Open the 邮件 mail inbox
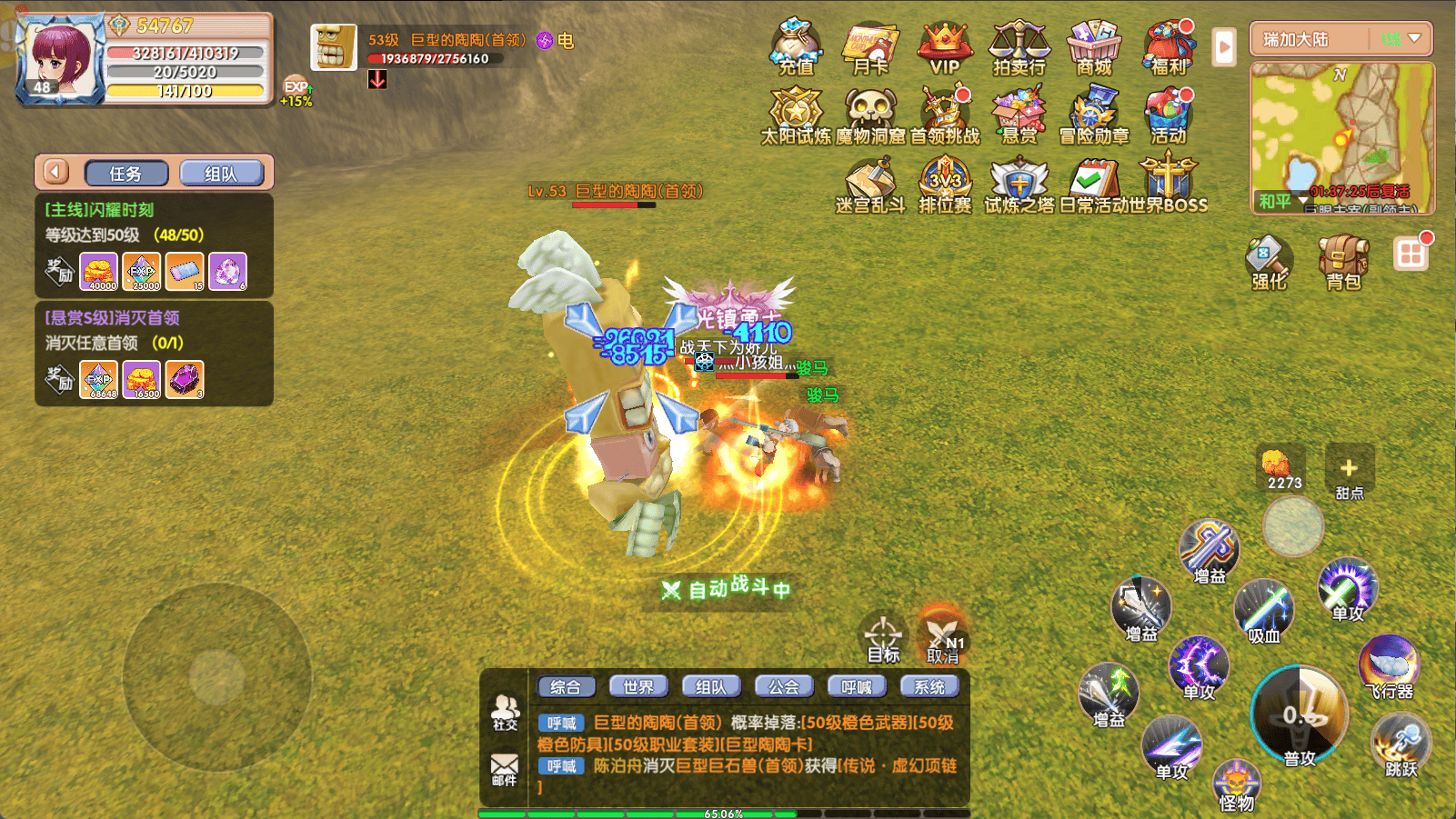 [x=505, y=768]
